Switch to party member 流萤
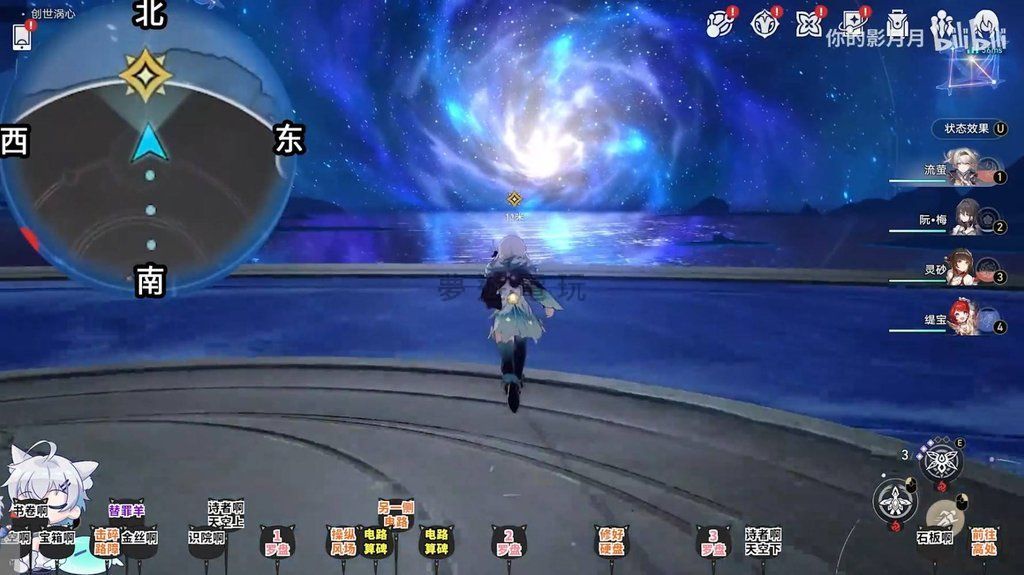 [962, 172]
